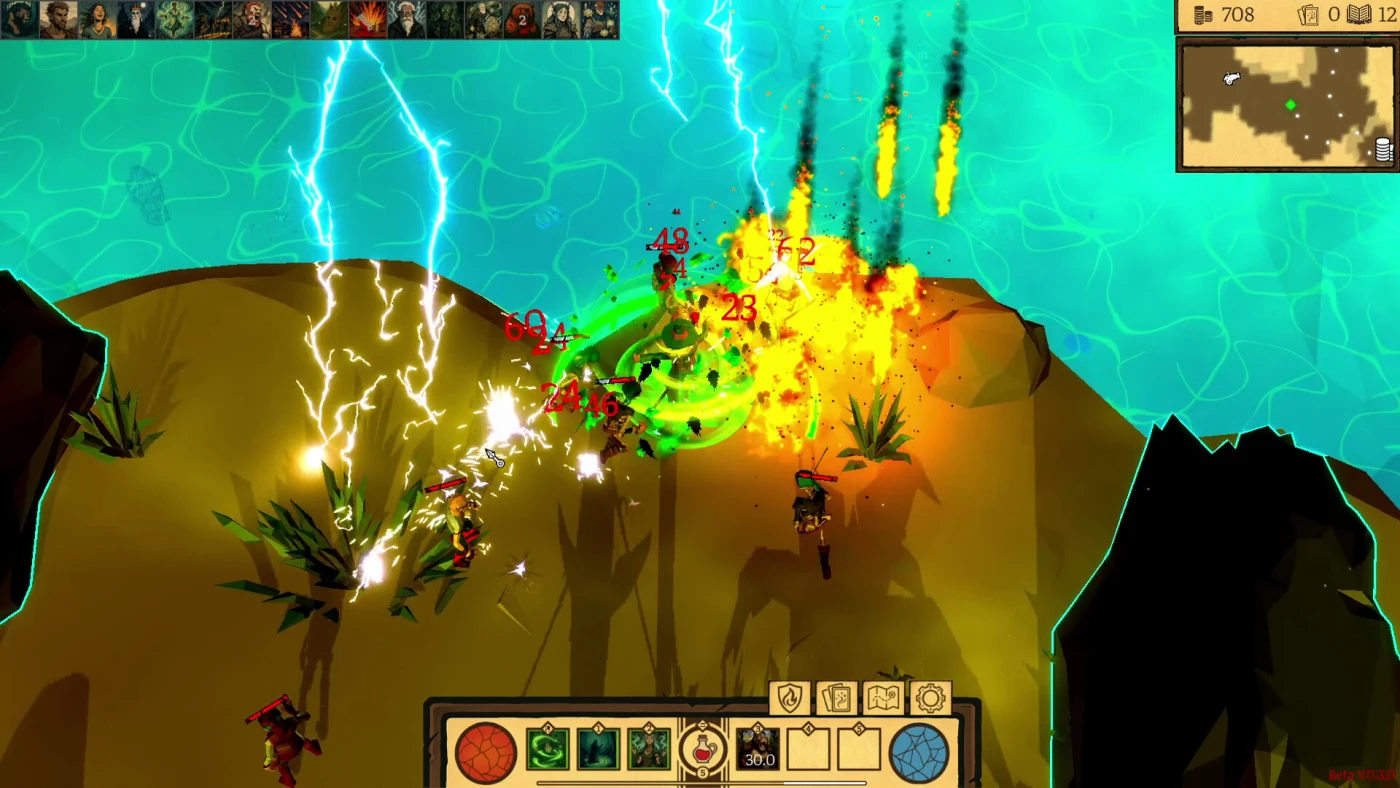Select the laughing woman portrait

point(97,19)
